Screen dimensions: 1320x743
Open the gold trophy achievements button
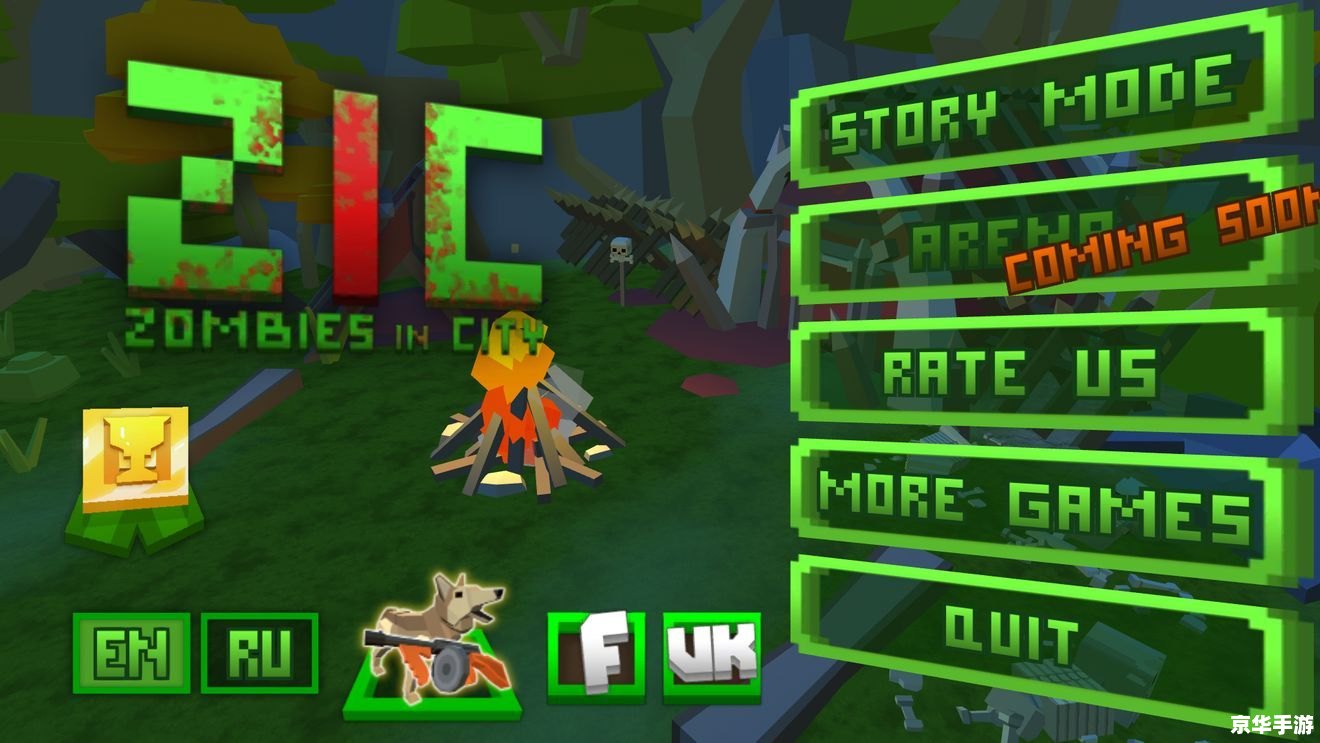[x=135, y=460]
